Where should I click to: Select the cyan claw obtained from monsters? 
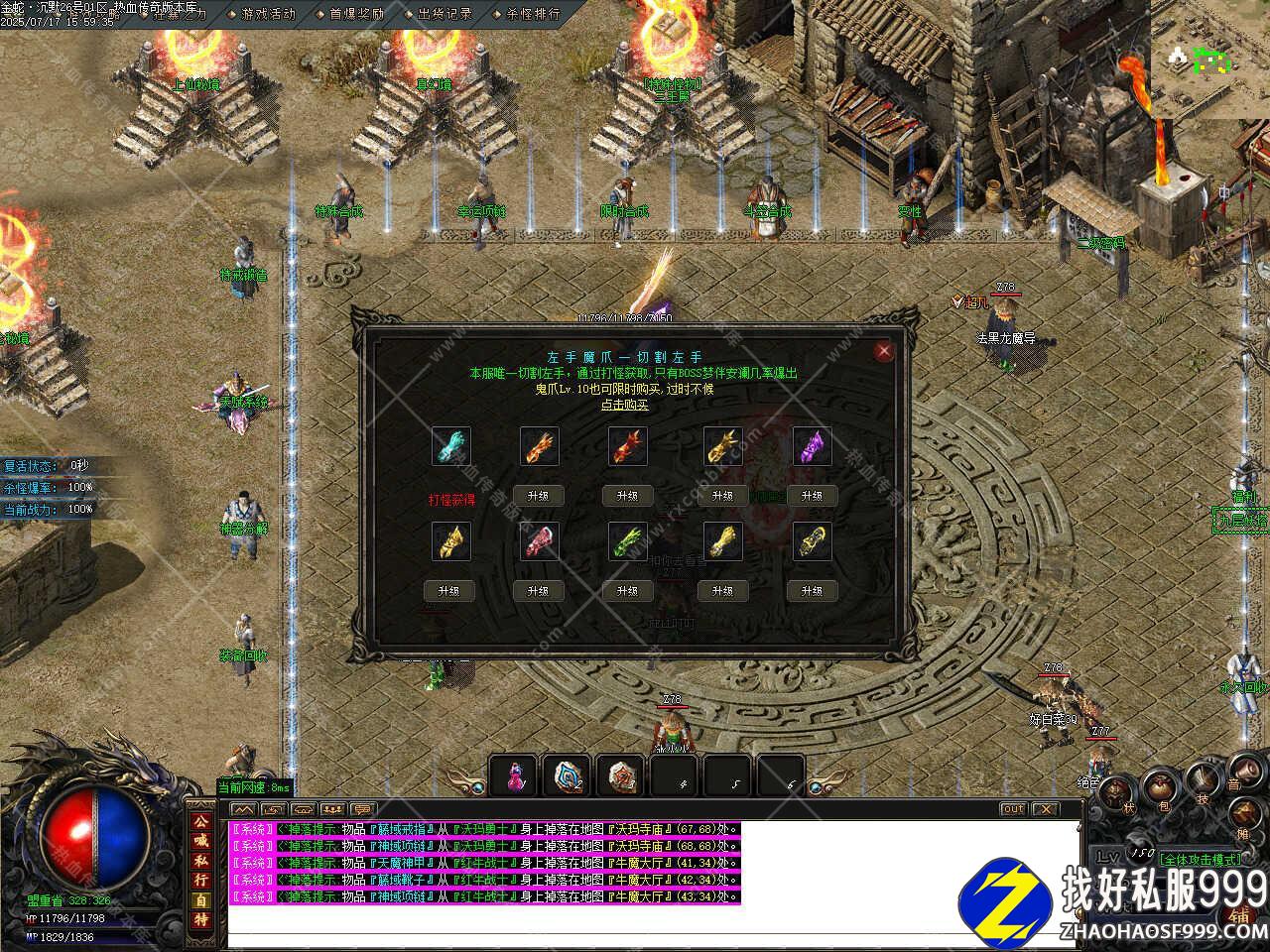coord(450,446)
